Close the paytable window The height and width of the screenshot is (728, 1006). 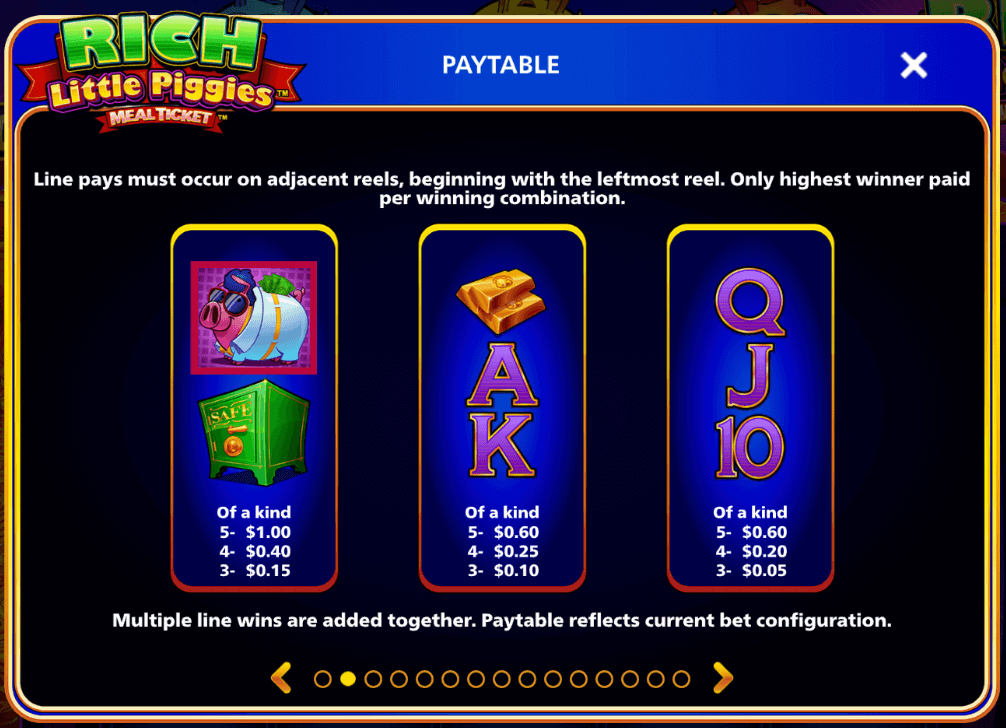pyautogui.click(x=913, y=66)
